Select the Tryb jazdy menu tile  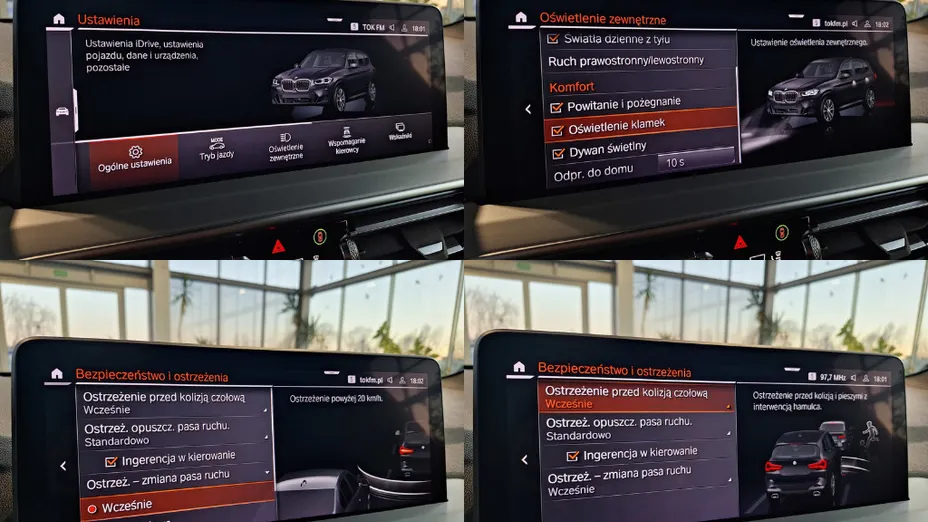[x=215, y=149]
